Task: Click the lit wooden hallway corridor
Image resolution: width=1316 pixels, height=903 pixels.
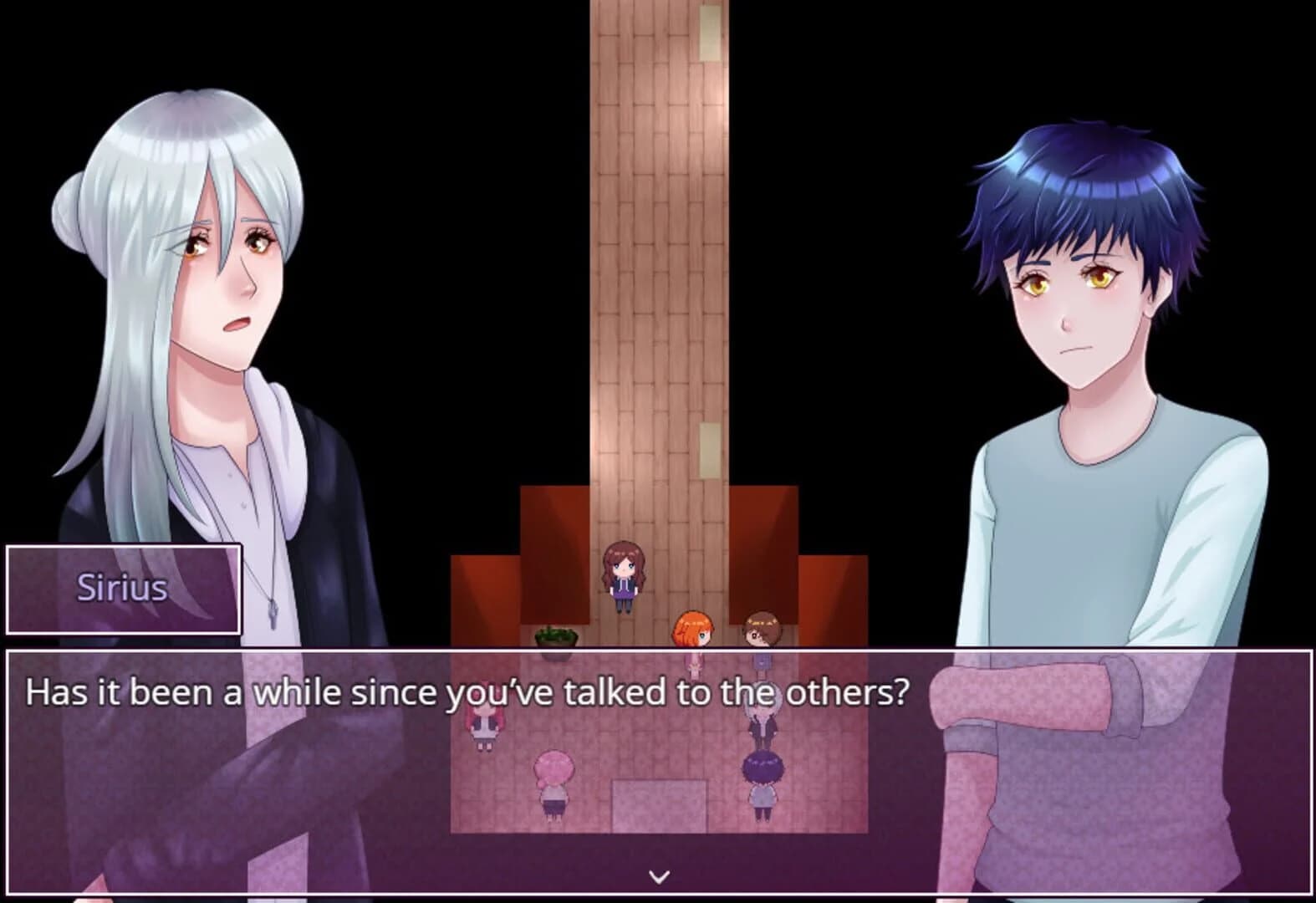Action: coord(658,251)
